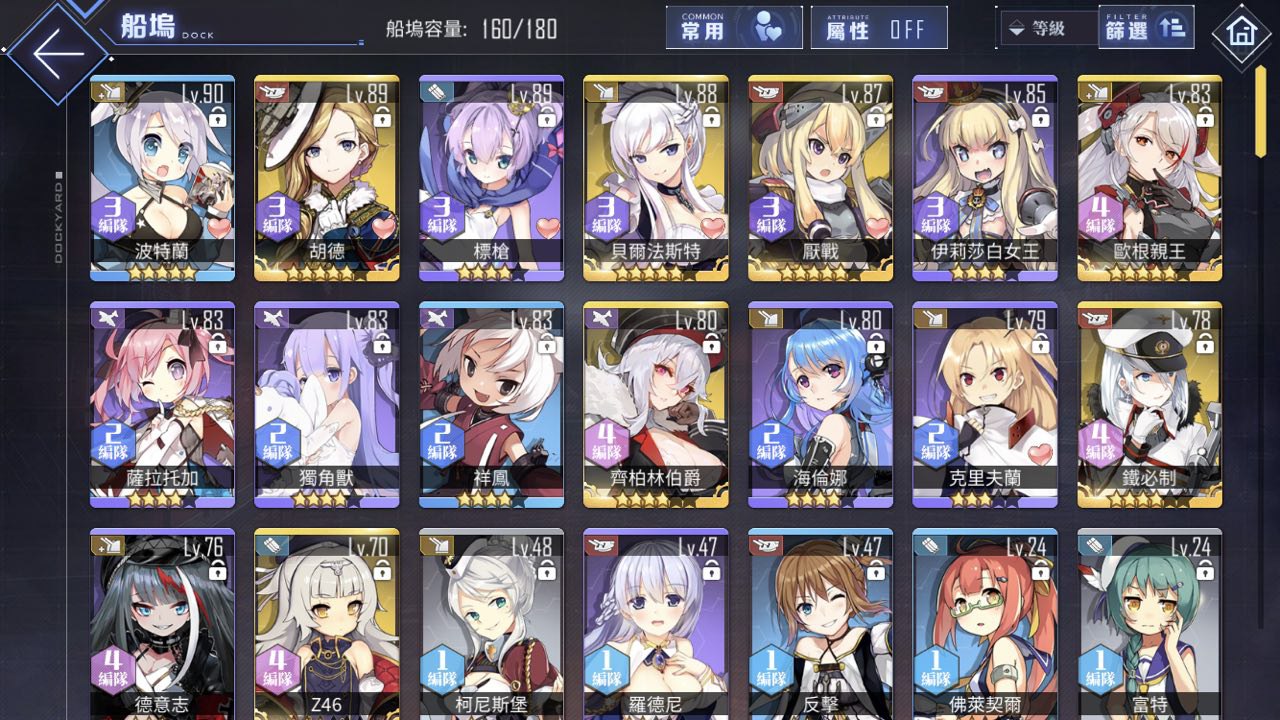Screen dimensions: 1280x720
Task: Open the 篩選 filter options
Action: tap(1145, 28)
